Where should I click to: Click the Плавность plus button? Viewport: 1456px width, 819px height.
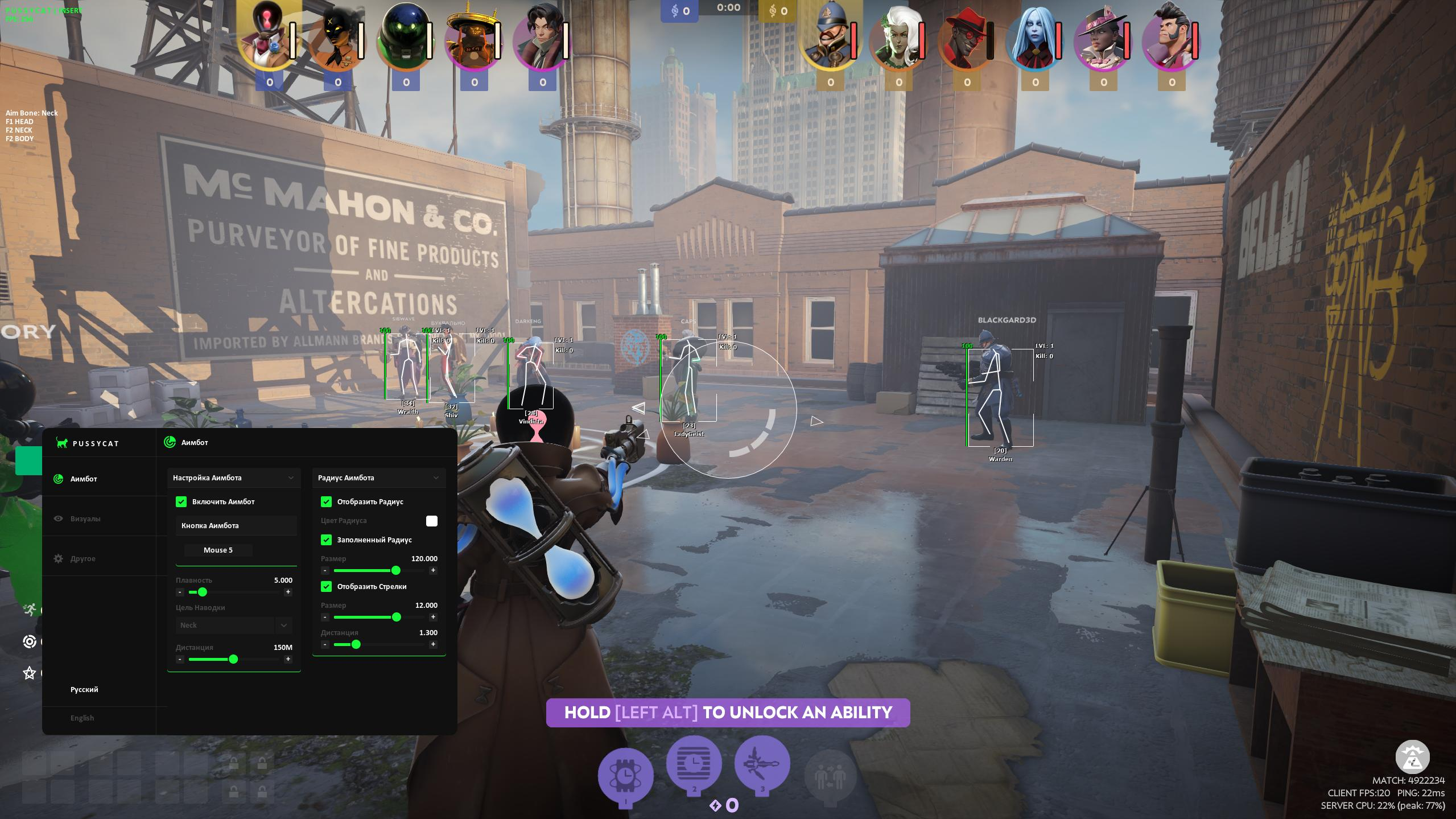(x=288, y=592)
